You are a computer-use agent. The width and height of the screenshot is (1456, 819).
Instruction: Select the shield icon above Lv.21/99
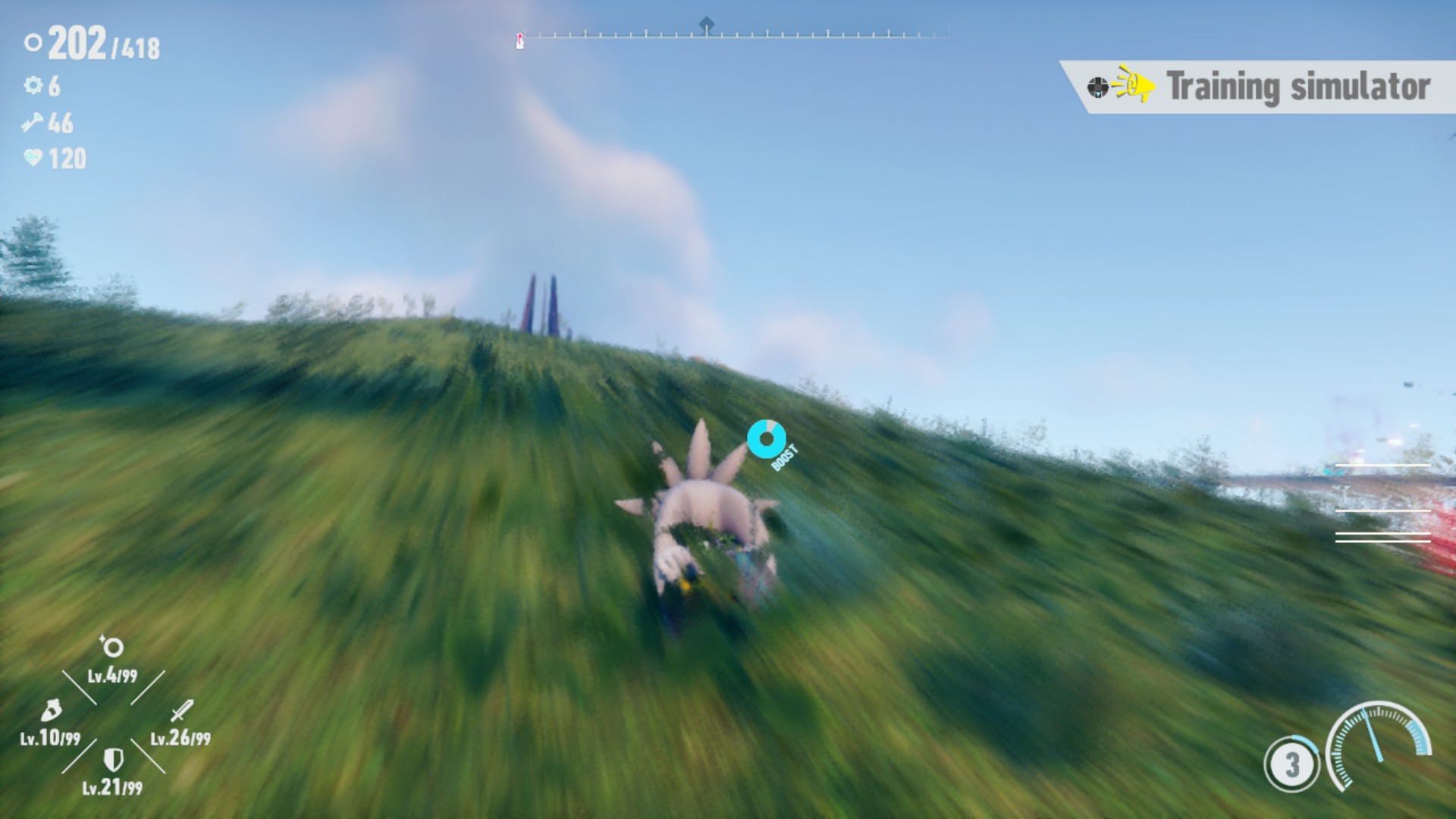pyautogui.click(x=112, y=758)
